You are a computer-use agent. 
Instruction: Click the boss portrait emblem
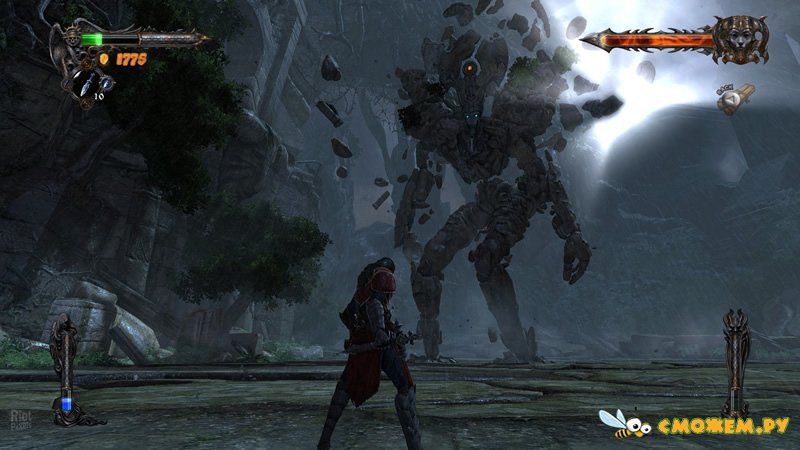pos(743,39)
